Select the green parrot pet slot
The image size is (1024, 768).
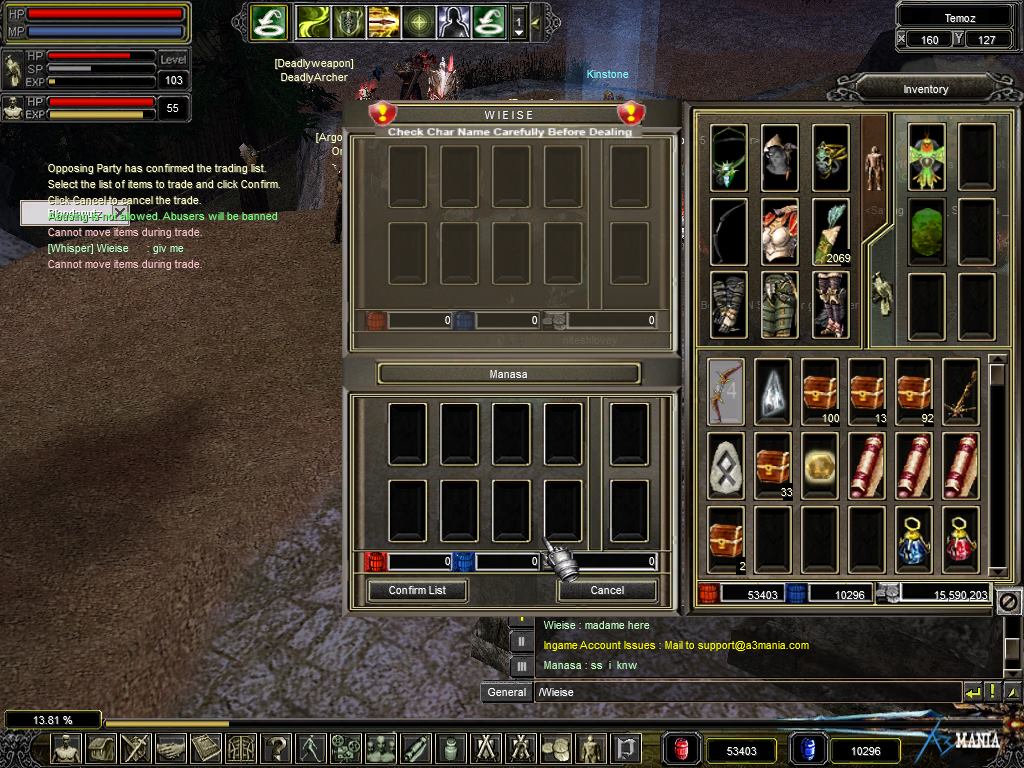927,157
